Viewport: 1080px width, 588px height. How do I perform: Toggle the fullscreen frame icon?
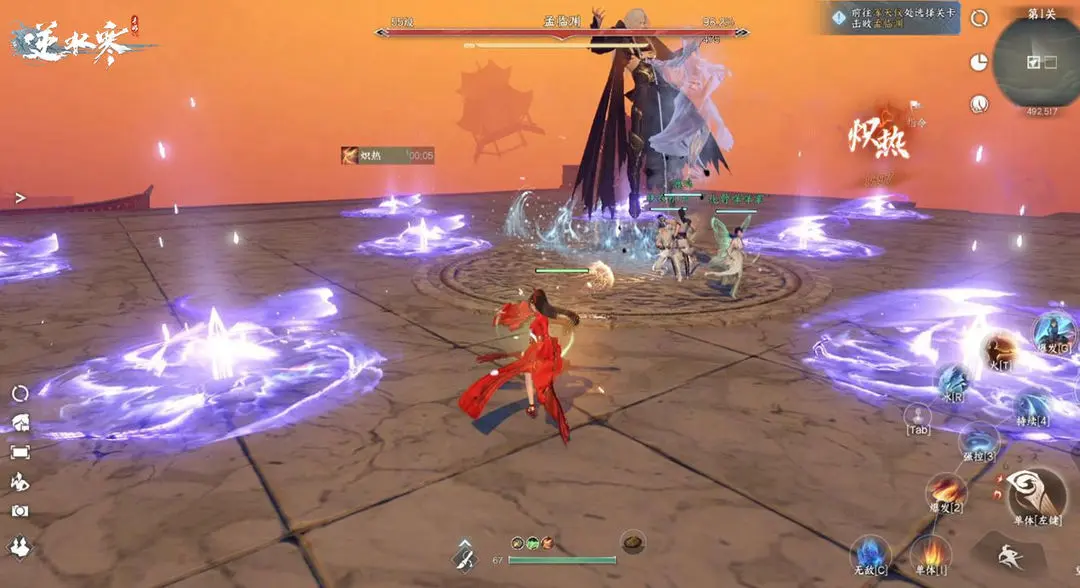coord(20,452)
